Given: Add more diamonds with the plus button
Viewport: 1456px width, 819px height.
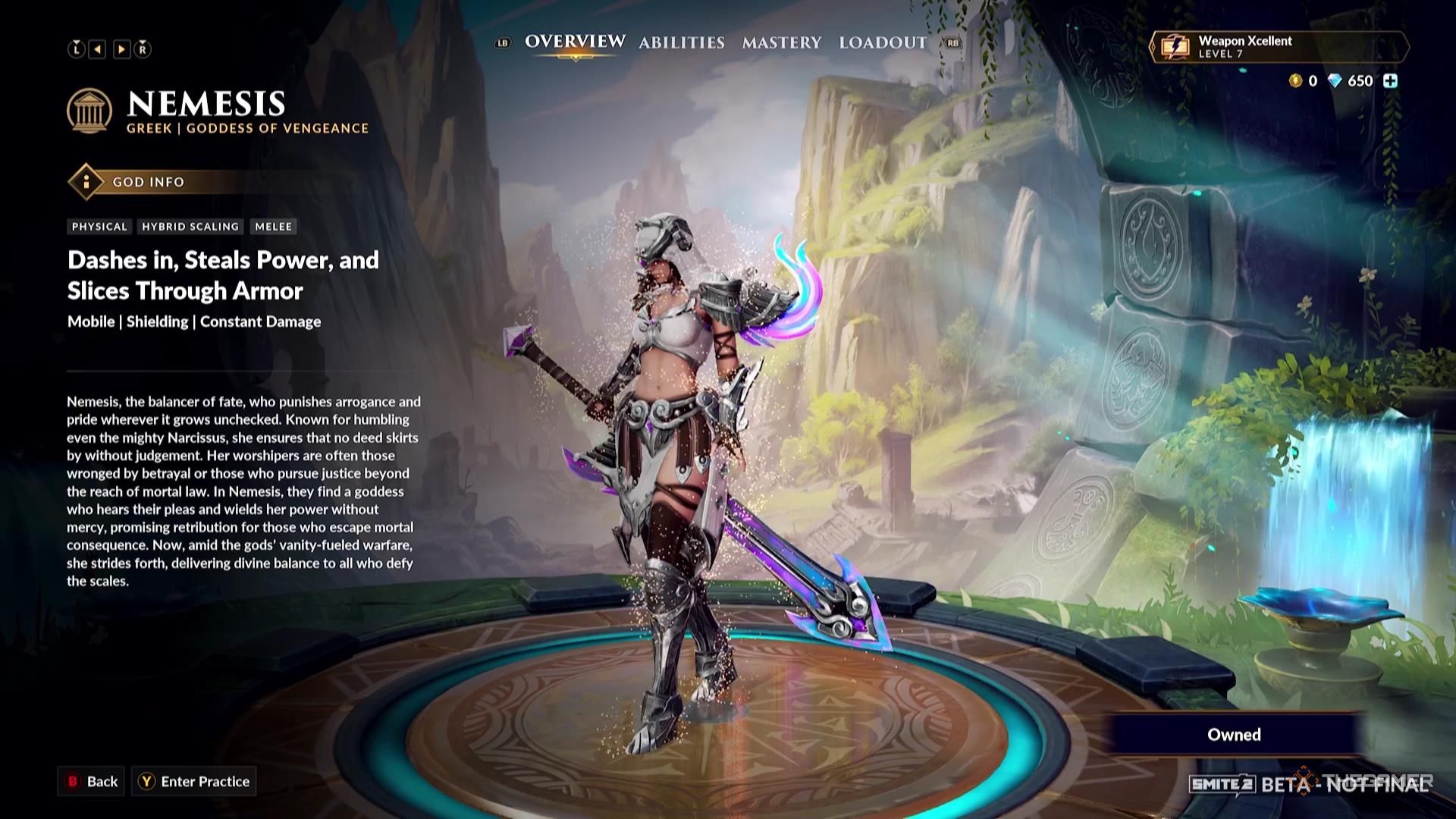Looking at the screenshot, I should coord(1390,81).
